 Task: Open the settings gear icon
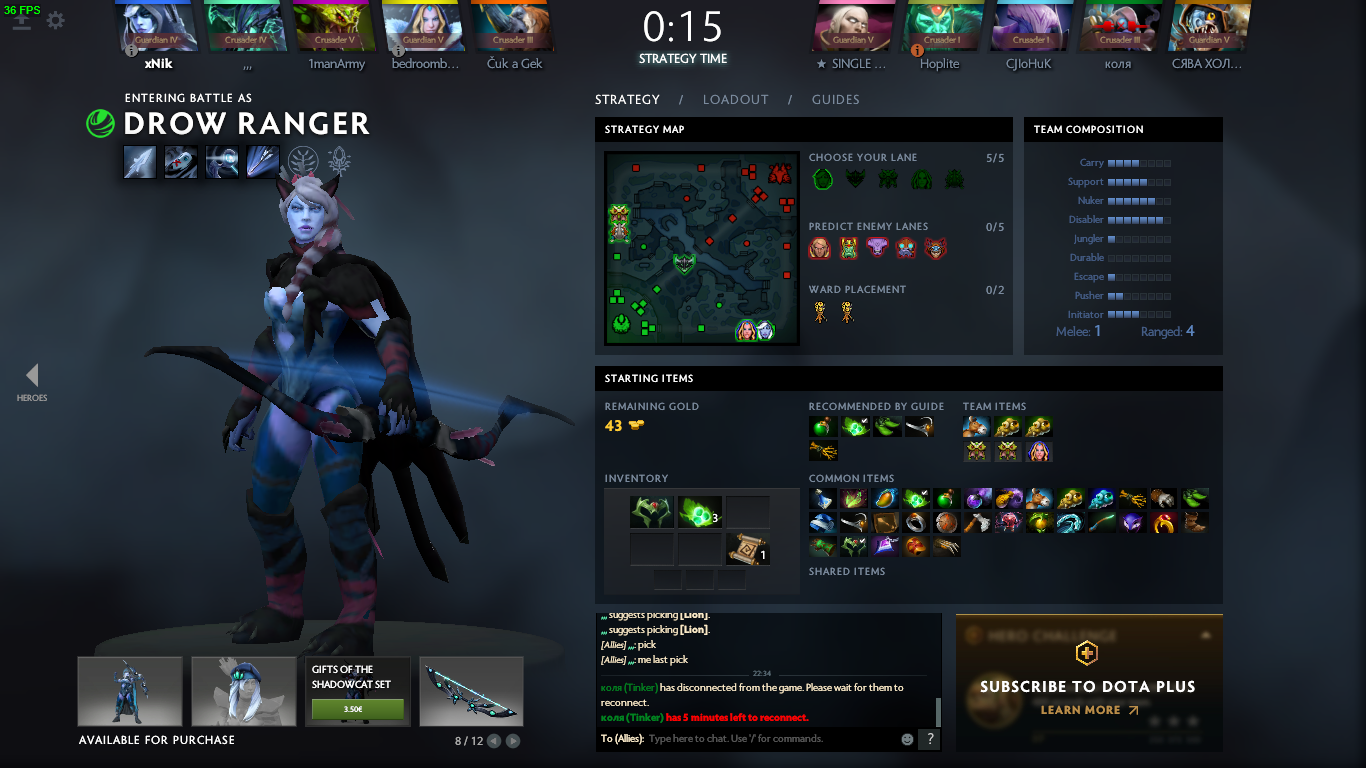(56, 20)
